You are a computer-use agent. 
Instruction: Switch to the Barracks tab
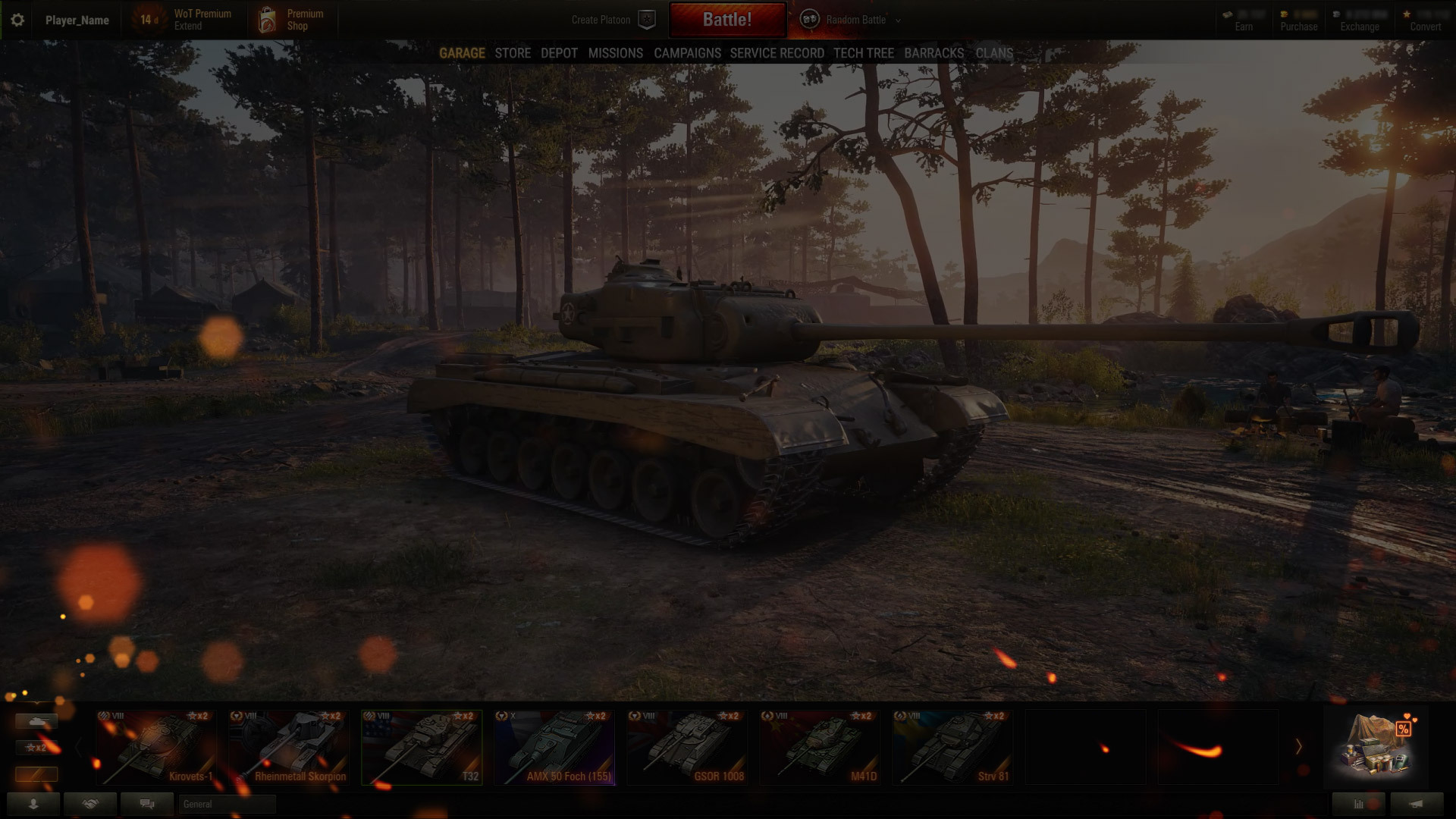(x=934, y=53)
